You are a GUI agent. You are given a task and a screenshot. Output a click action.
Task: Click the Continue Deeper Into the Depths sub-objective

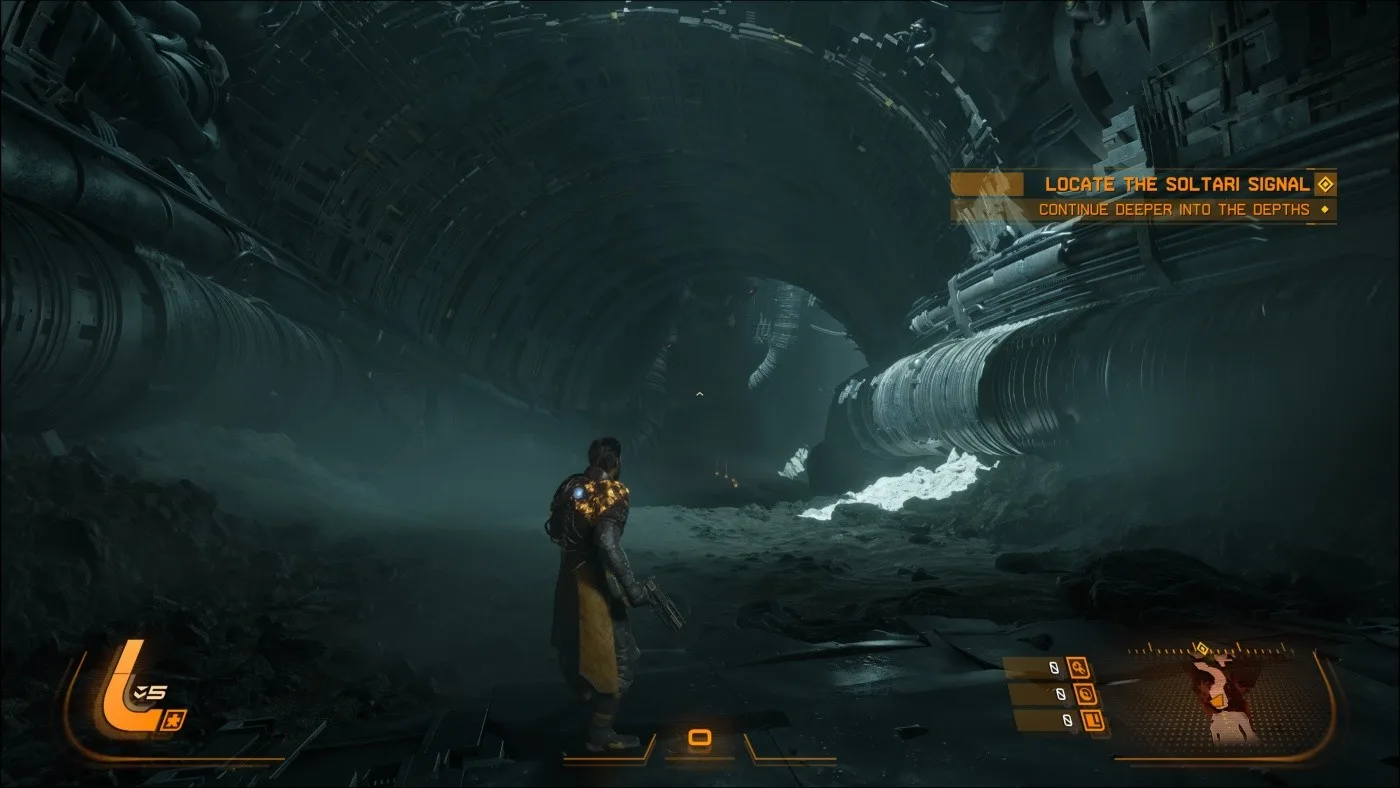click(1173, 210)
